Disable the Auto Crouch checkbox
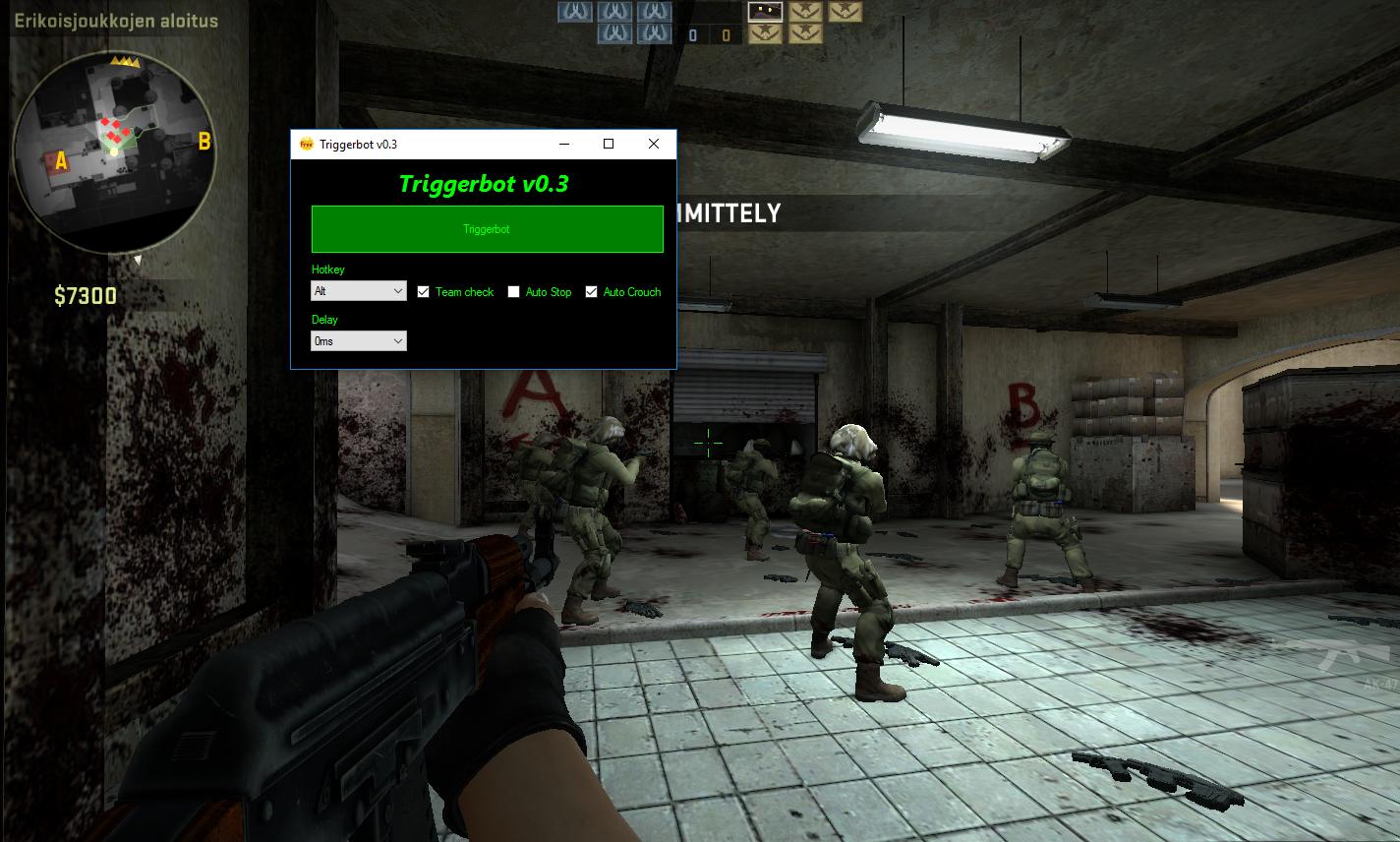The image size is (1400, 842). point(591,291)
